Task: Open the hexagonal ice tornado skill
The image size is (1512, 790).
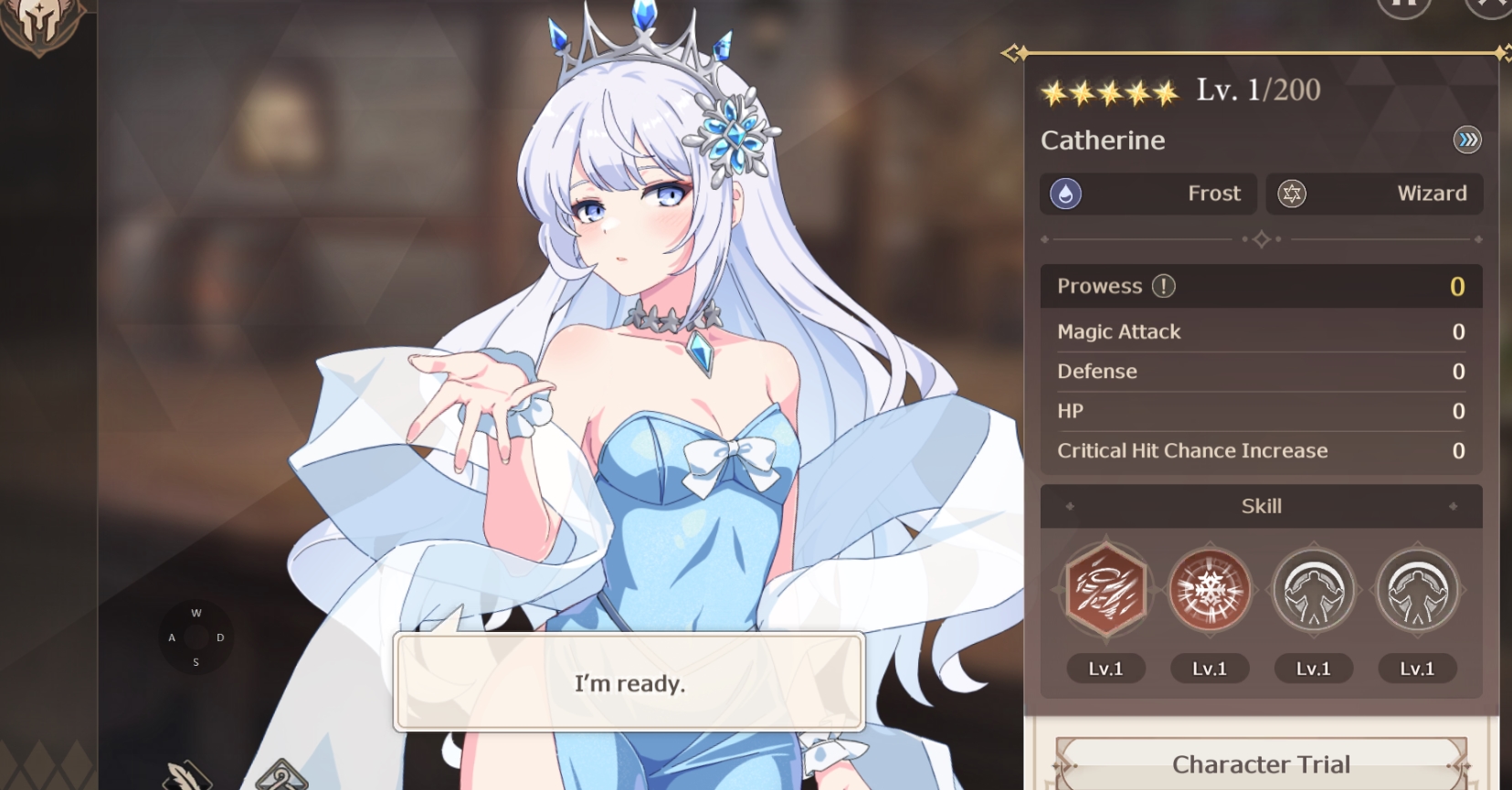Action: coord(1105,590)
